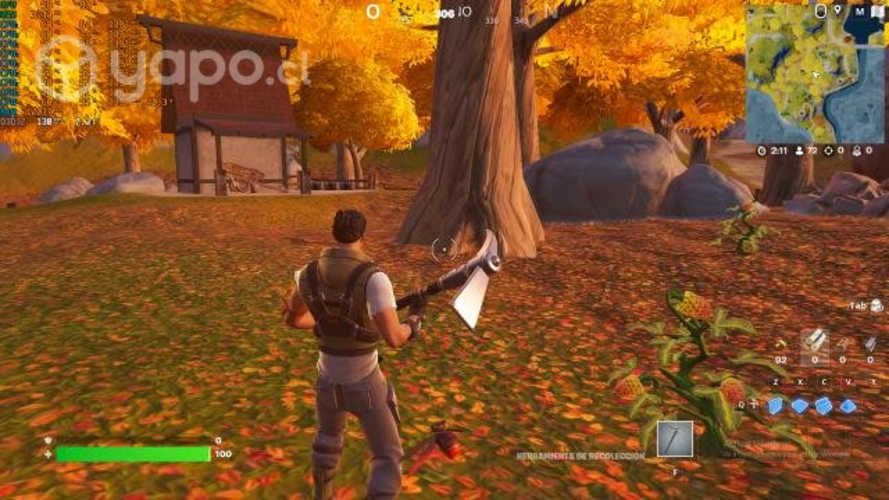Image resolution: width=889 pixels, height=500 pixels.
Task: Open the island minimap
Action: [x=815, y=75]
